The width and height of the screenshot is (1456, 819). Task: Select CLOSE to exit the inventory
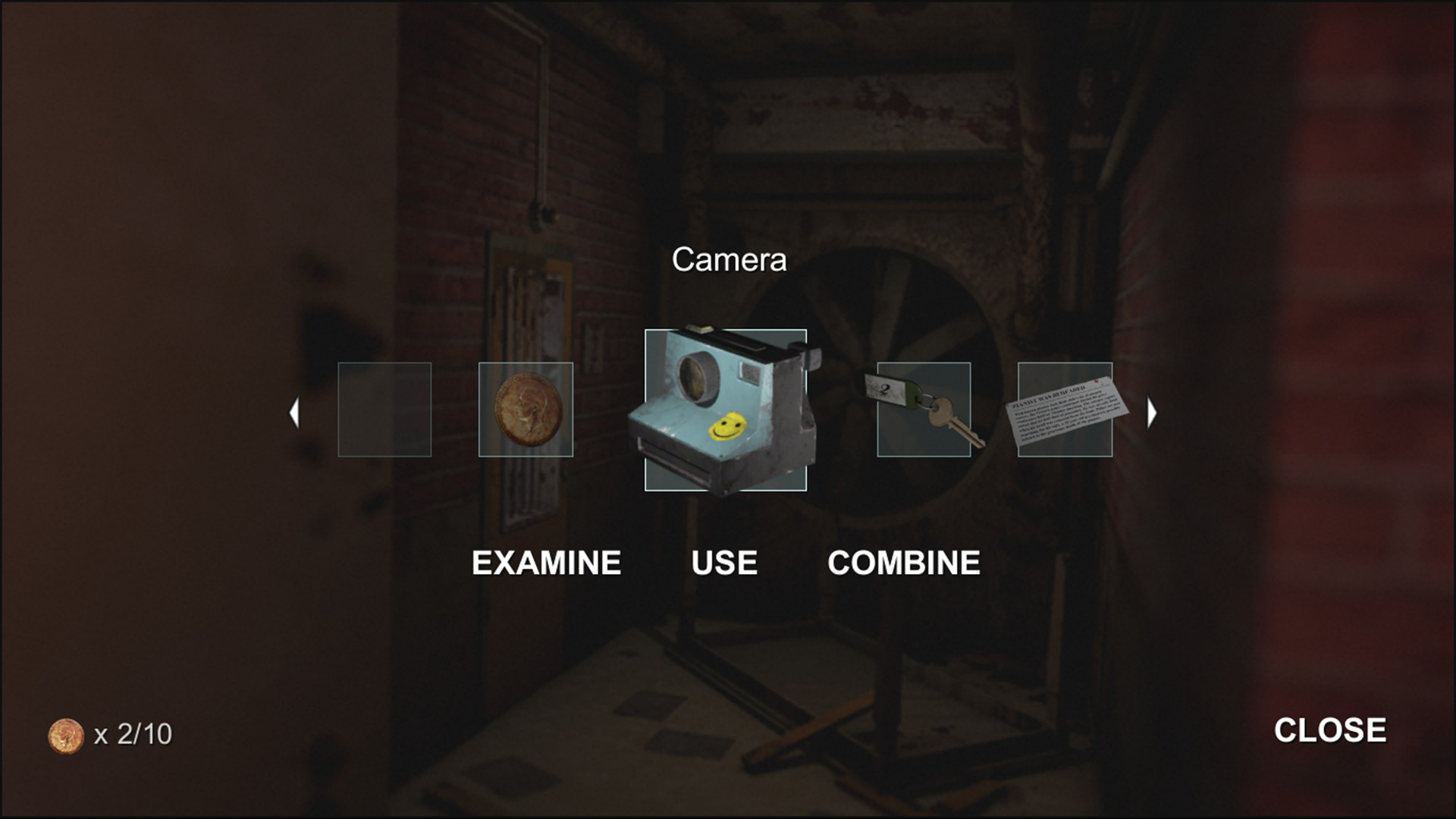pyautogui.click(x=1330, y=730)
